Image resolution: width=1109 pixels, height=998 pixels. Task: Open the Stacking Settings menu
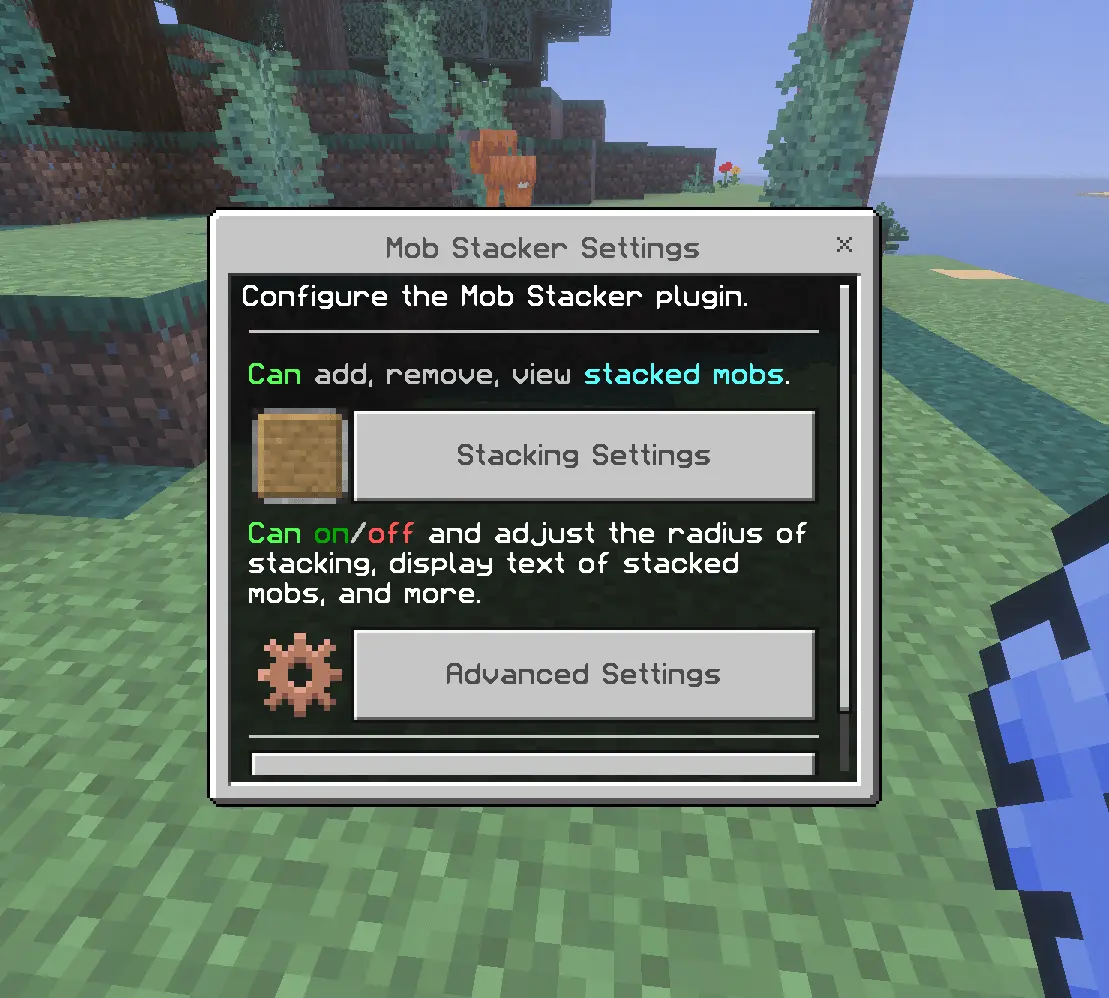584,456
